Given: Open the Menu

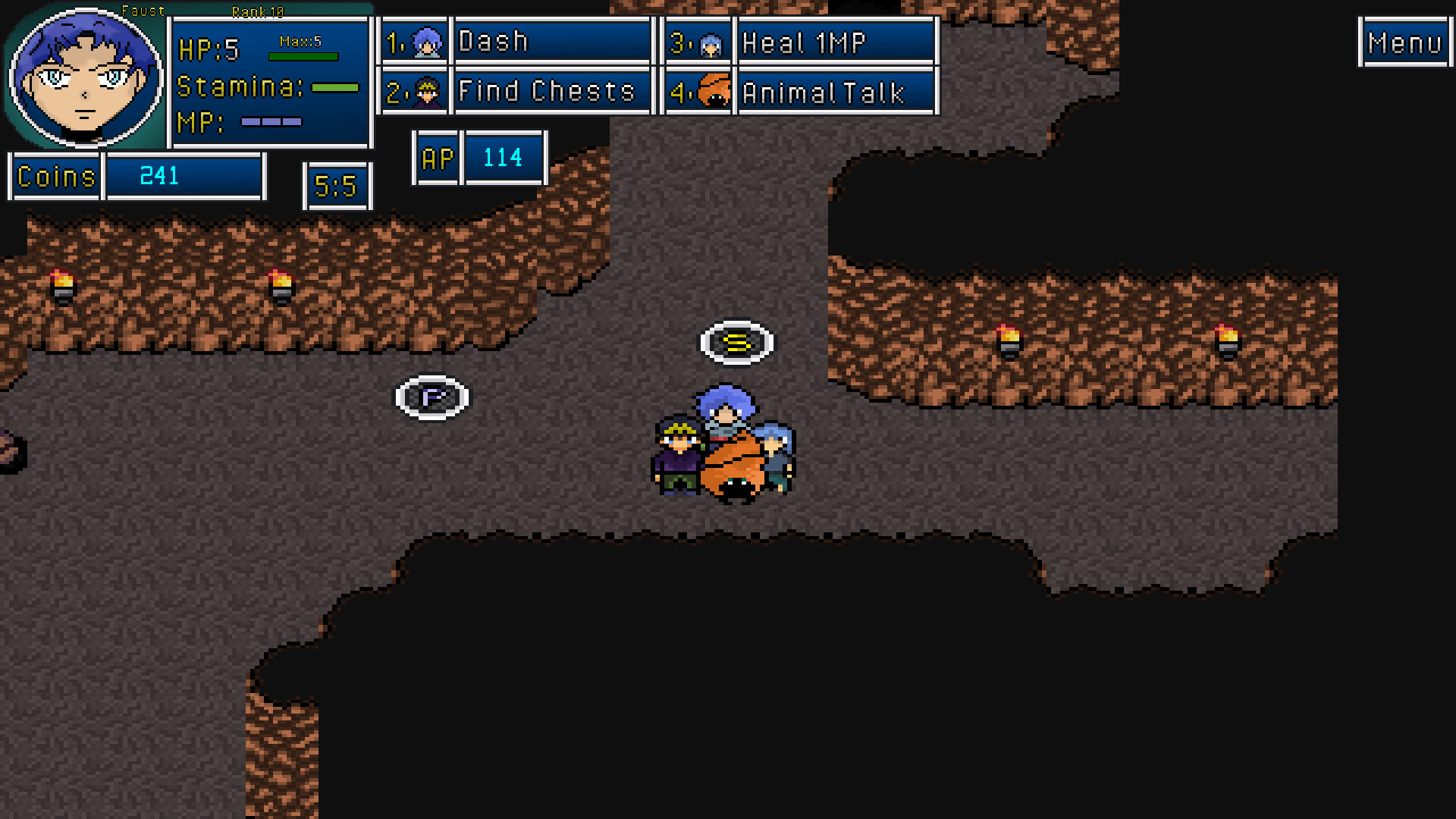Looking at the screenshot, I should pyautogui.click(x=1404, y=42).
